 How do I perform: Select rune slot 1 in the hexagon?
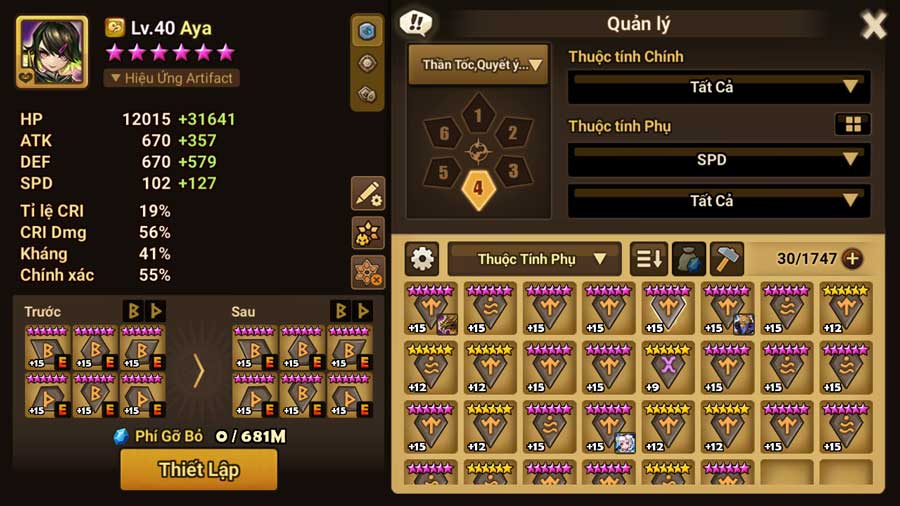tap(478, 116)
